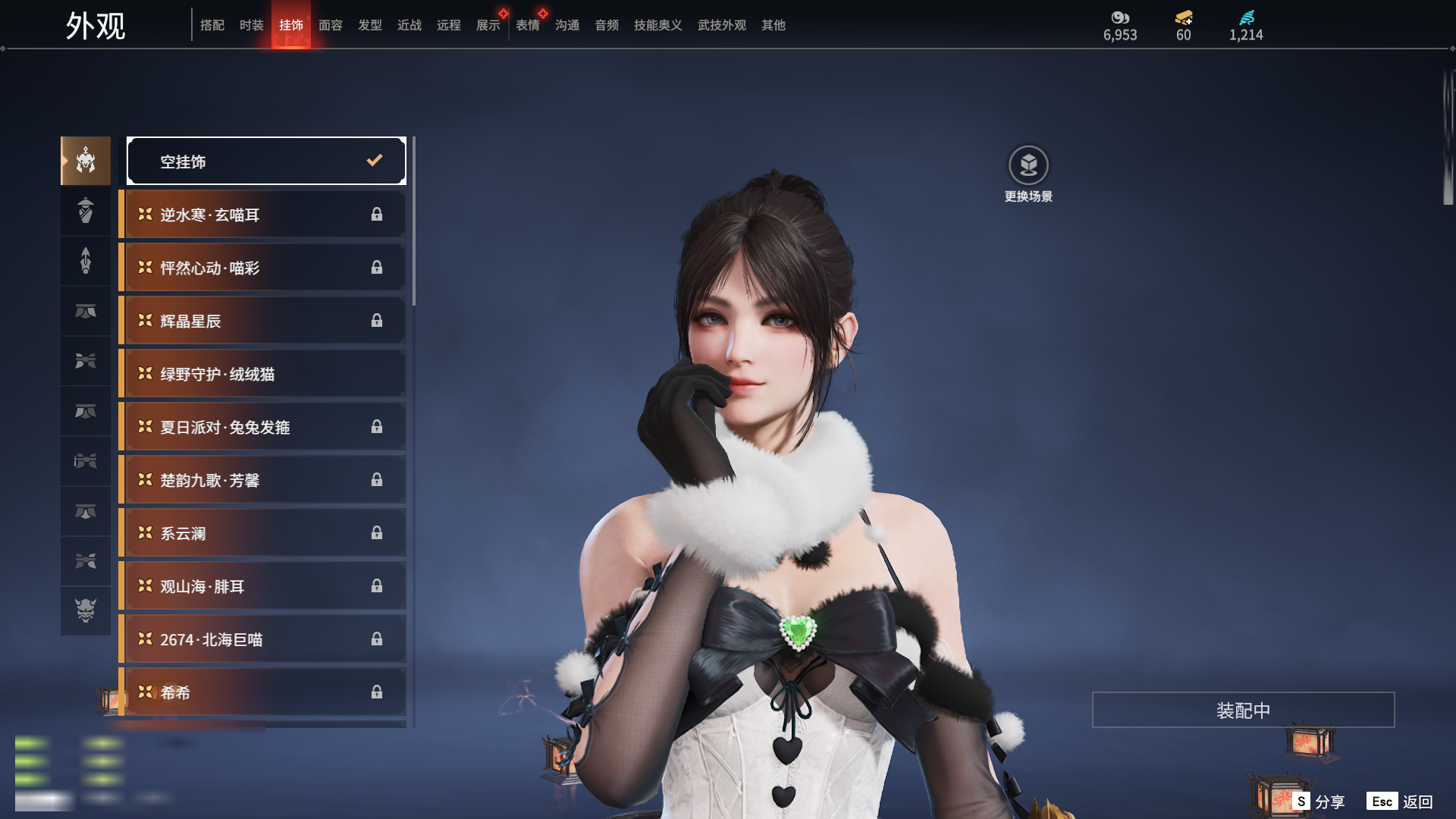This screenshot has height=819, width=1456.
Task: Select the oni mask accessory category icon
Action: click(86, 610)
